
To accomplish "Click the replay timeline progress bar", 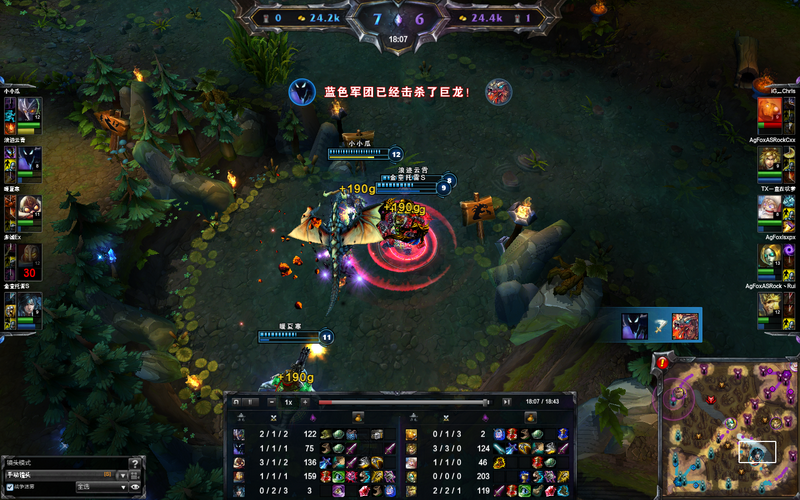I will 405,402.
